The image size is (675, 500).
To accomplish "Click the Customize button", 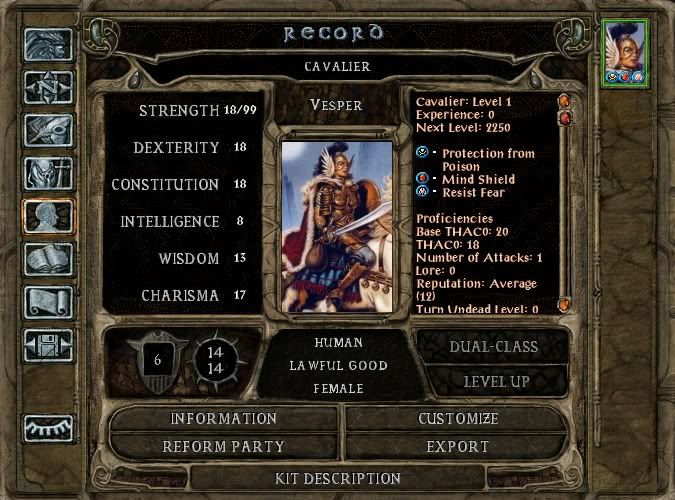I will 459,418.
